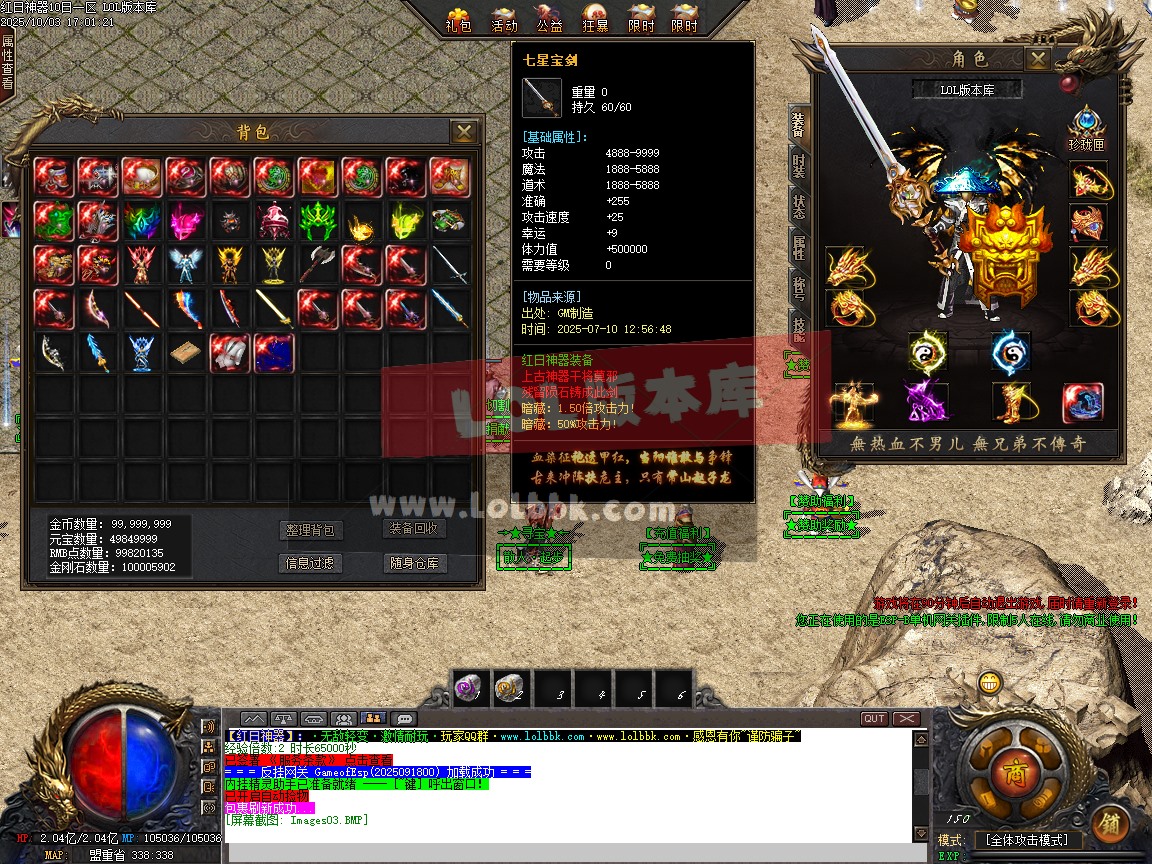Open the 属性查看 attribute view side tab
Viewport: 1152px width, 864px height.
coord(8,62)
